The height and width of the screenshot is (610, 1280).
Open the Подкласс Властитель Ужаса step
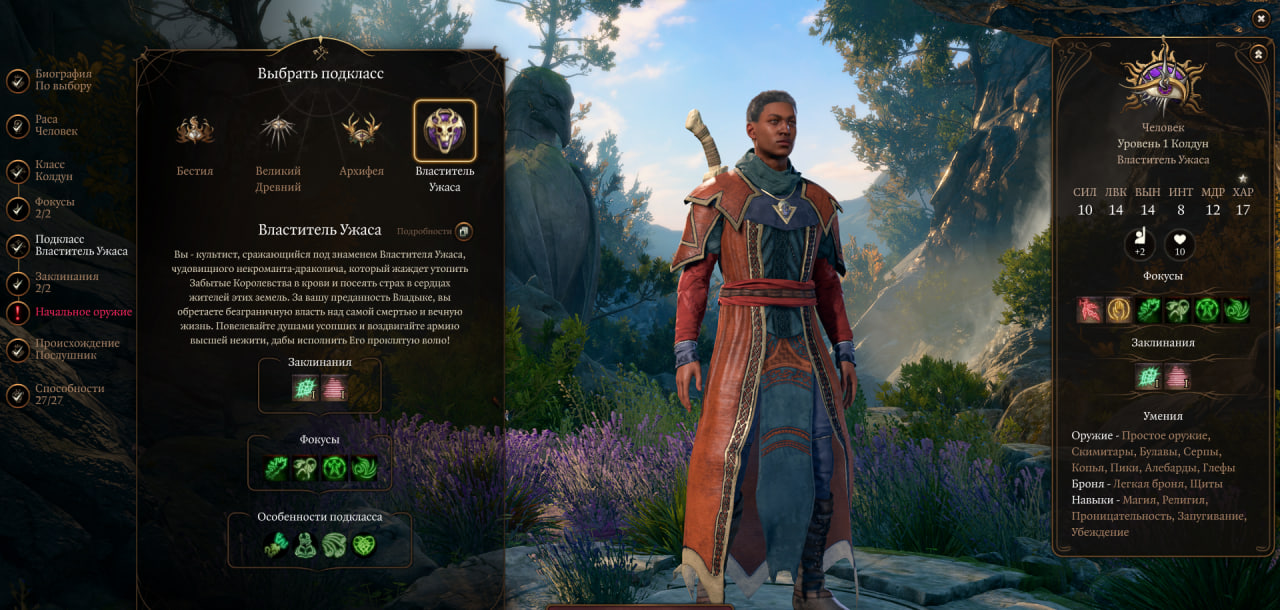[x=81, y=245]
